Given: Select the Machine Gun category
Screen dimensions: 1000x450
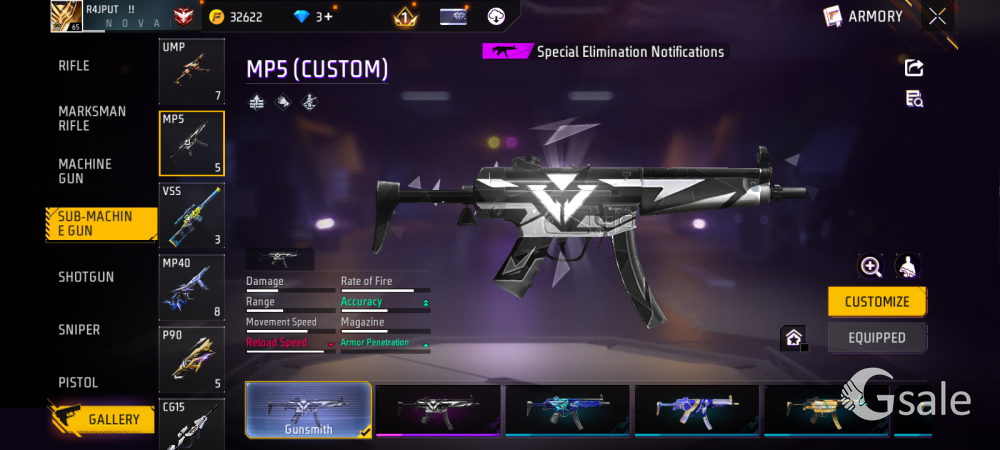Looking at the screenshot, I should click(x=85, y=171).
